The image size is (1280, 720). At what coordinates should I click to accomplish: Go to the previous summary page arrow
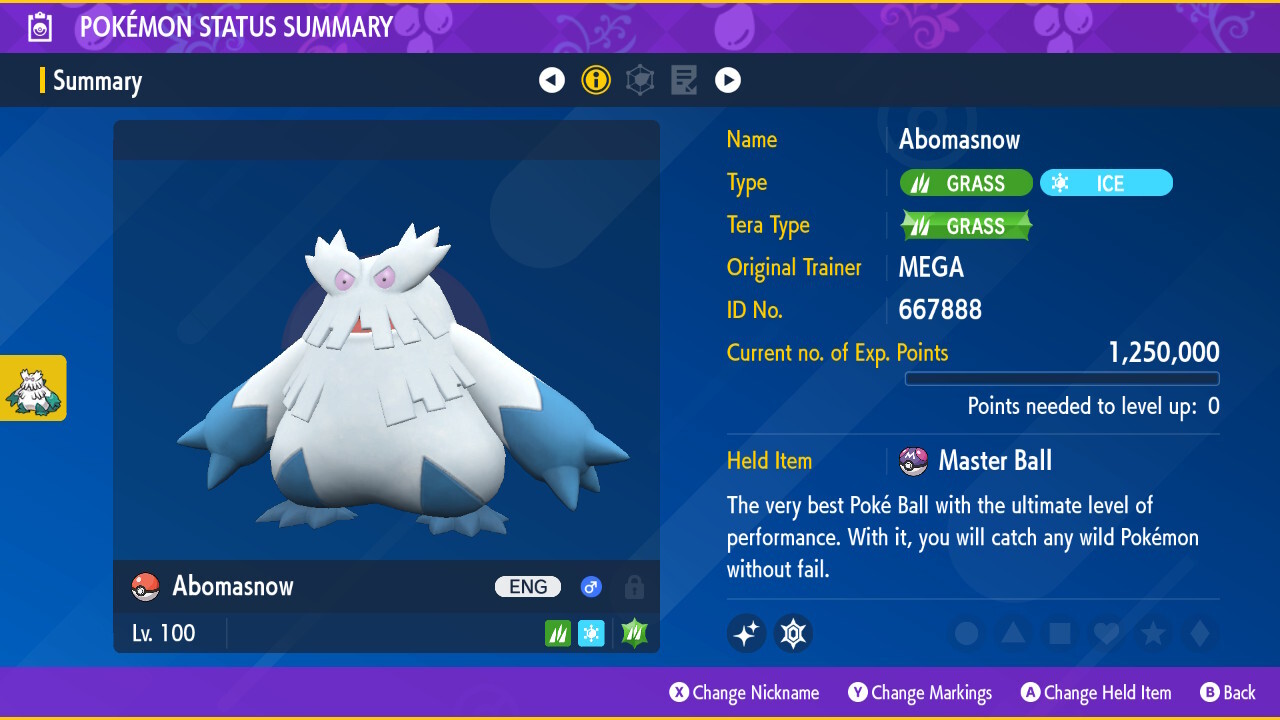(552, 80)
